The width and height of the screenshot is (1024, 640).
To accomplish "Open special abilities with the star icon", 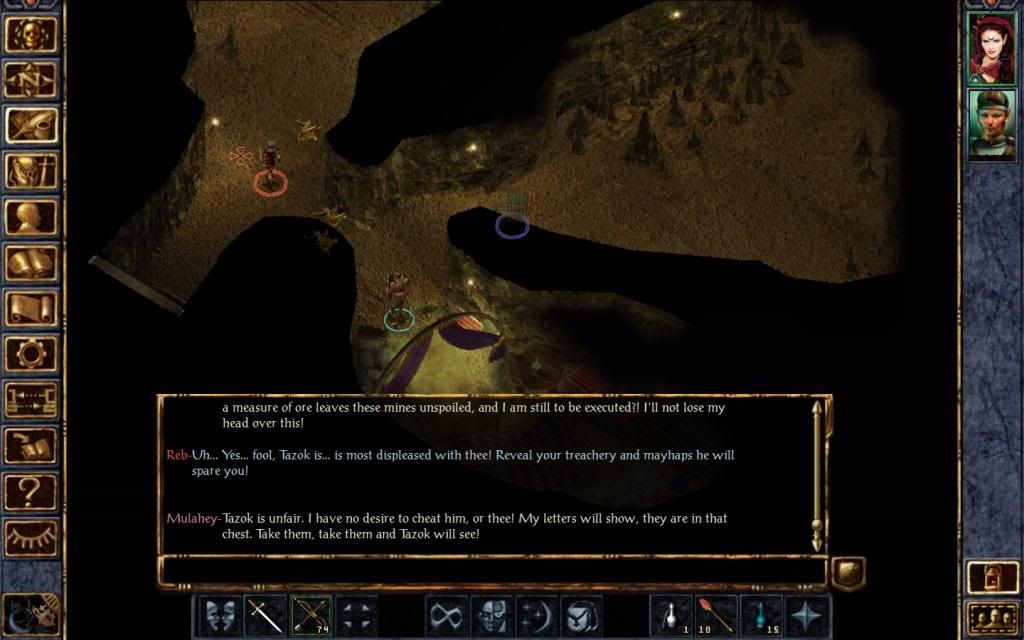I will (x=807, y=615).
